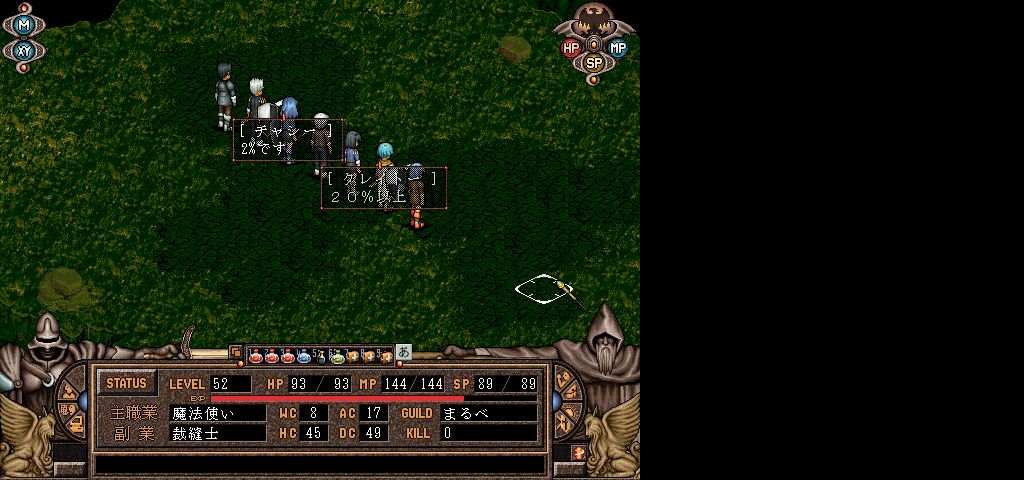Viewport: 1024px width, 480px height.
Task: Use the green potion in slot 6
Action: coord(337,354)
